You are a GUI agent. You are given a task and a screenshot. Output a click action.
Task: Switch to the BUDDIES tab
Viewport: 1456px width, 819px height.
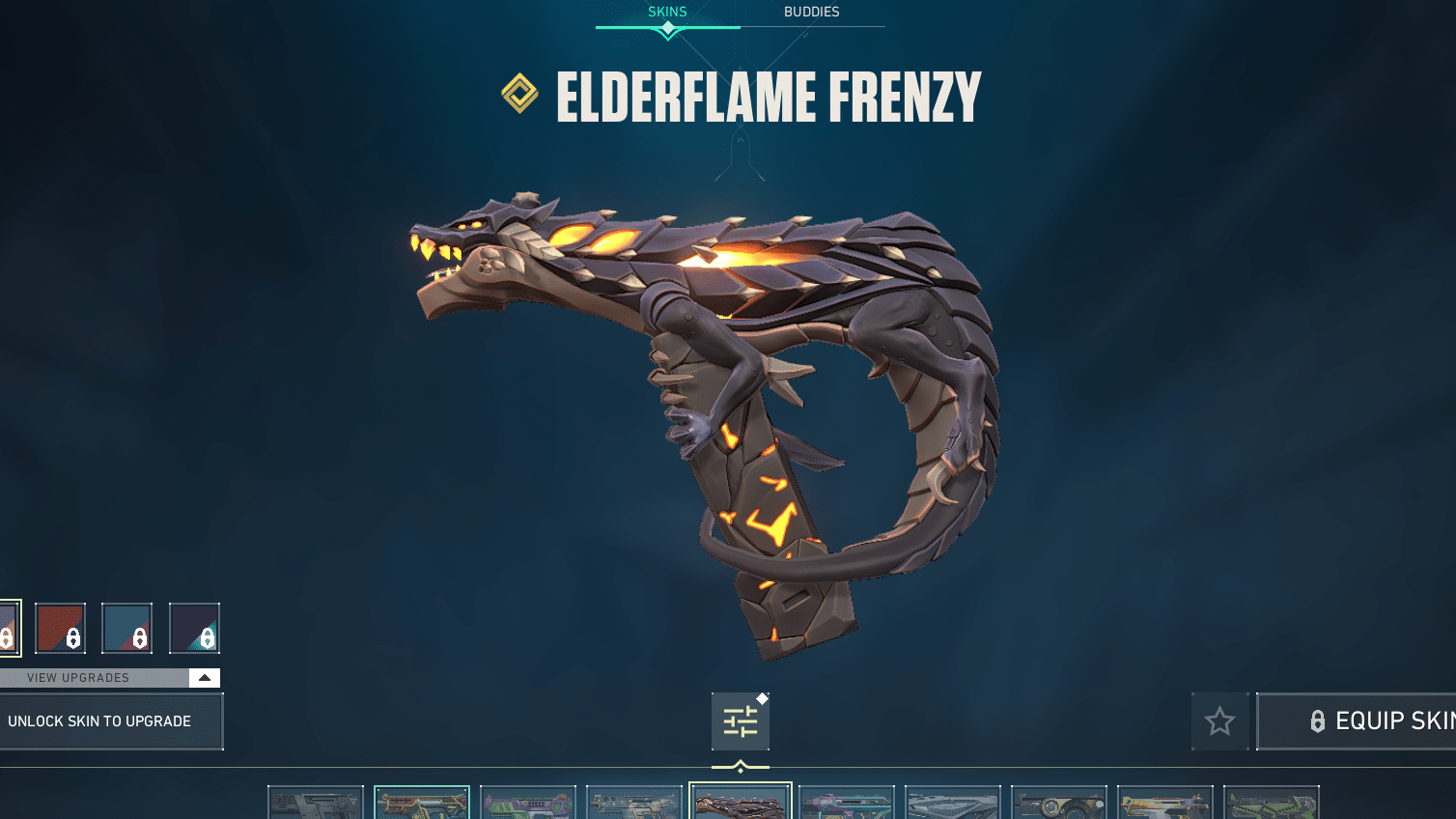click(814, 12)
